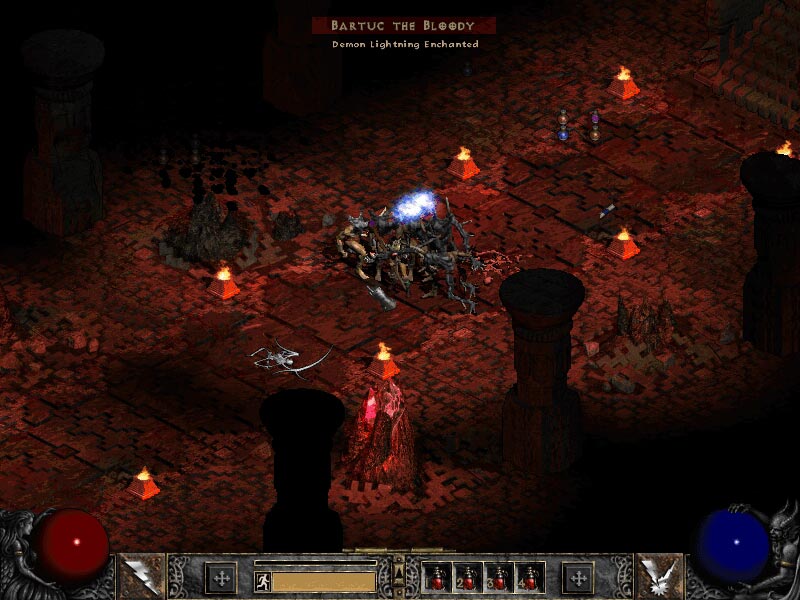800x600 pixels.
Task: Use the potion in belt slot 3
Action: click(499, 577)
